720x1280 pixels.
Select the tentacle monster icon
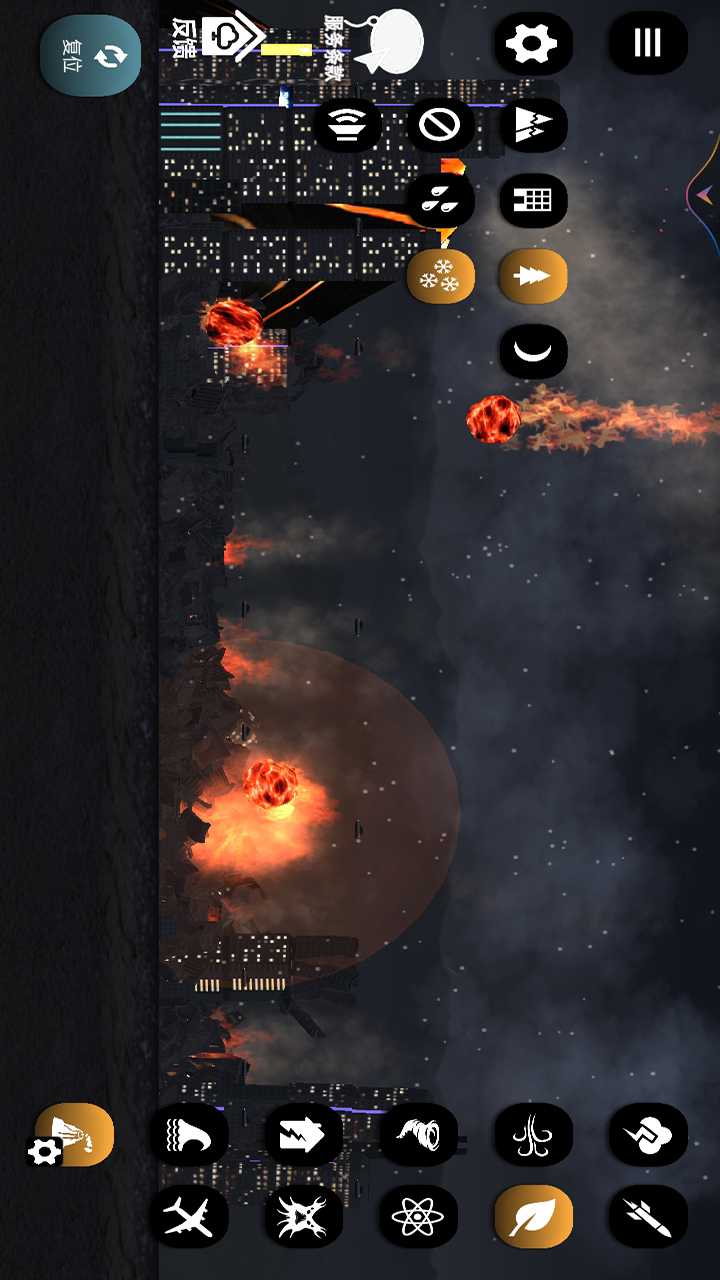[x=533, y=1134]
